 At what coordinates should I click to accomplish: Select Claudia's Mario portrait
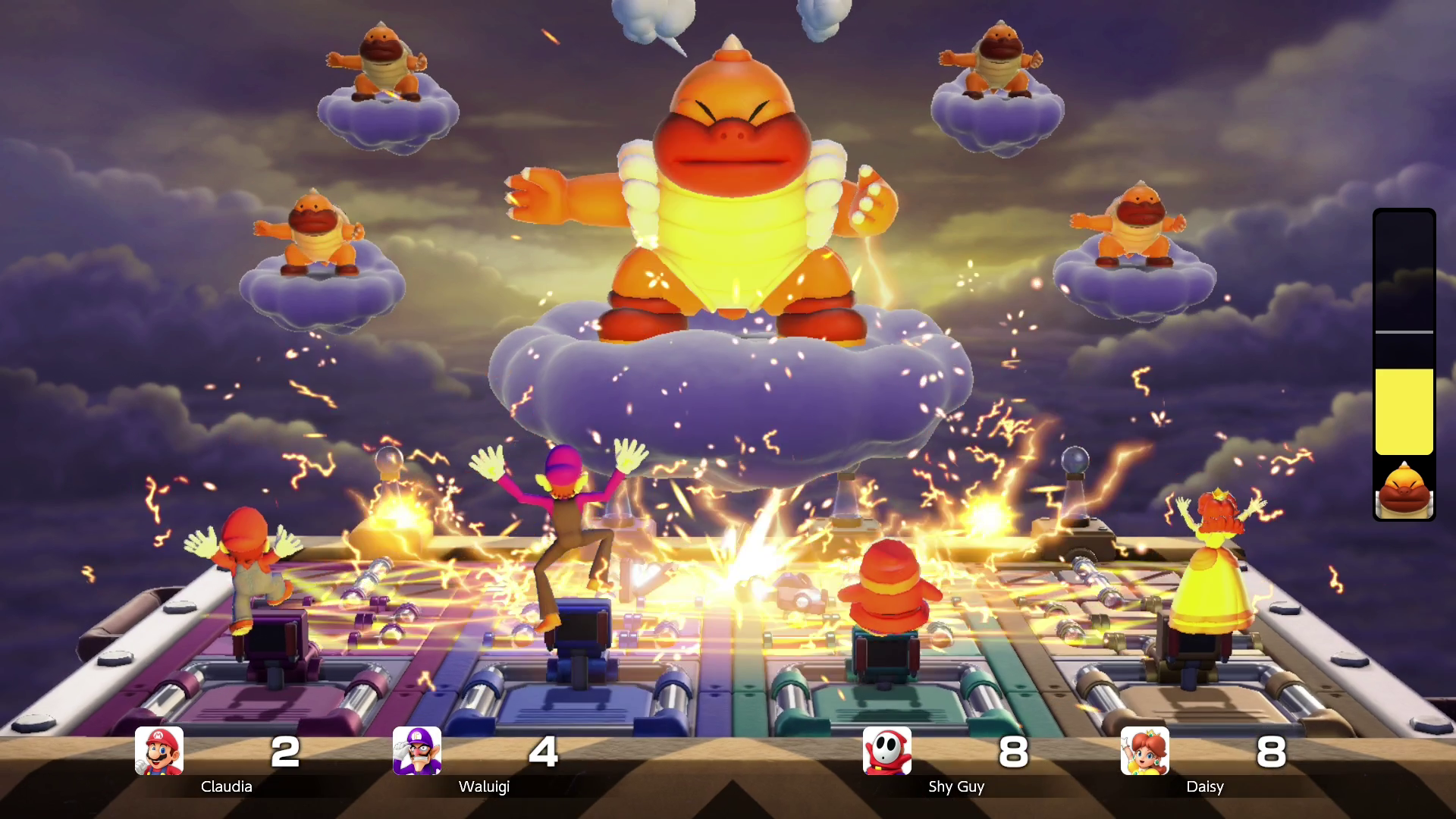pyautogui.click(x=159, y=751)
